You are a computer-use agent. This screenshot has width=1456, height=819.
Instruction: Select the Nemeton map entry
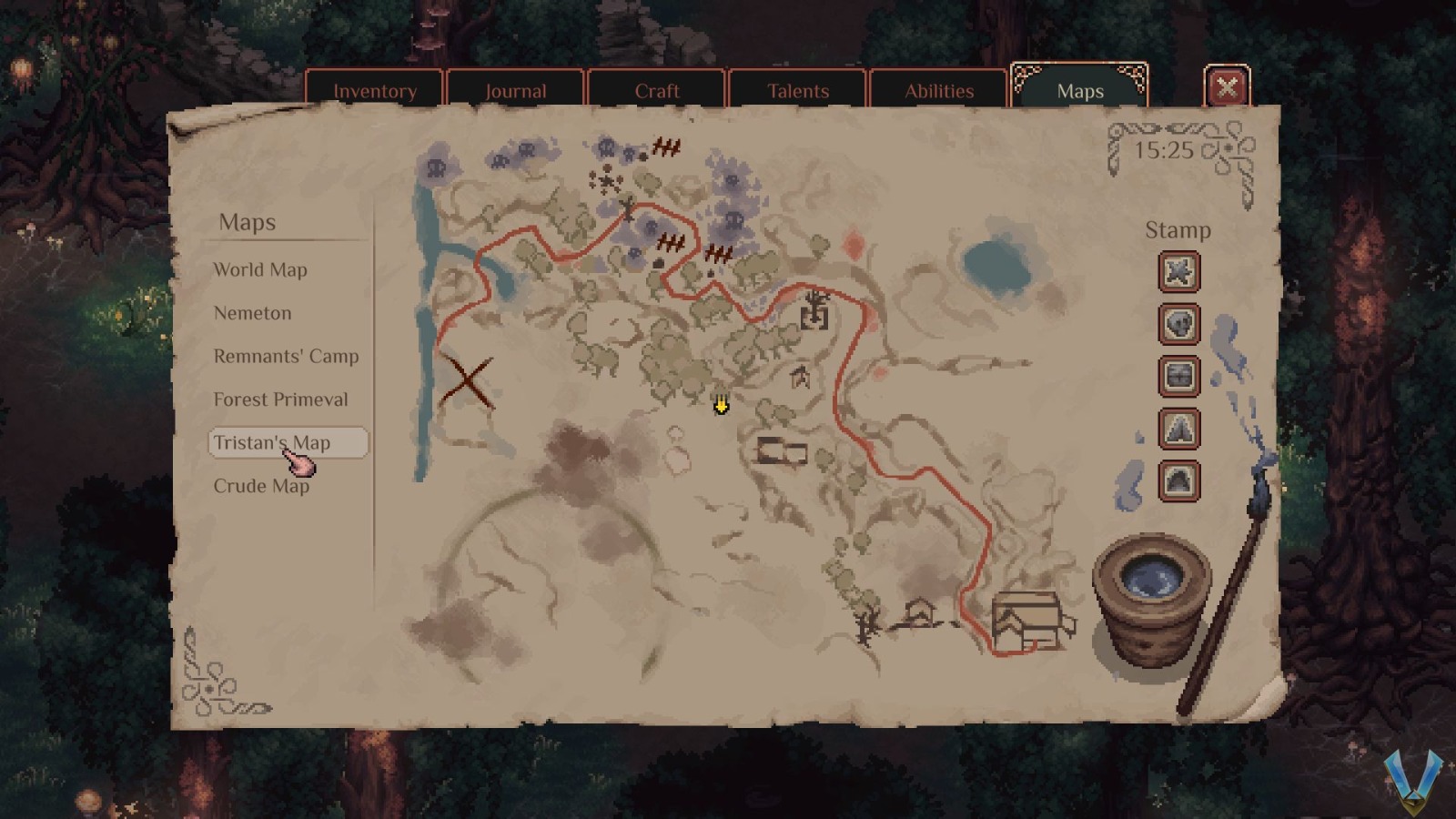click(x=252, y=313)
